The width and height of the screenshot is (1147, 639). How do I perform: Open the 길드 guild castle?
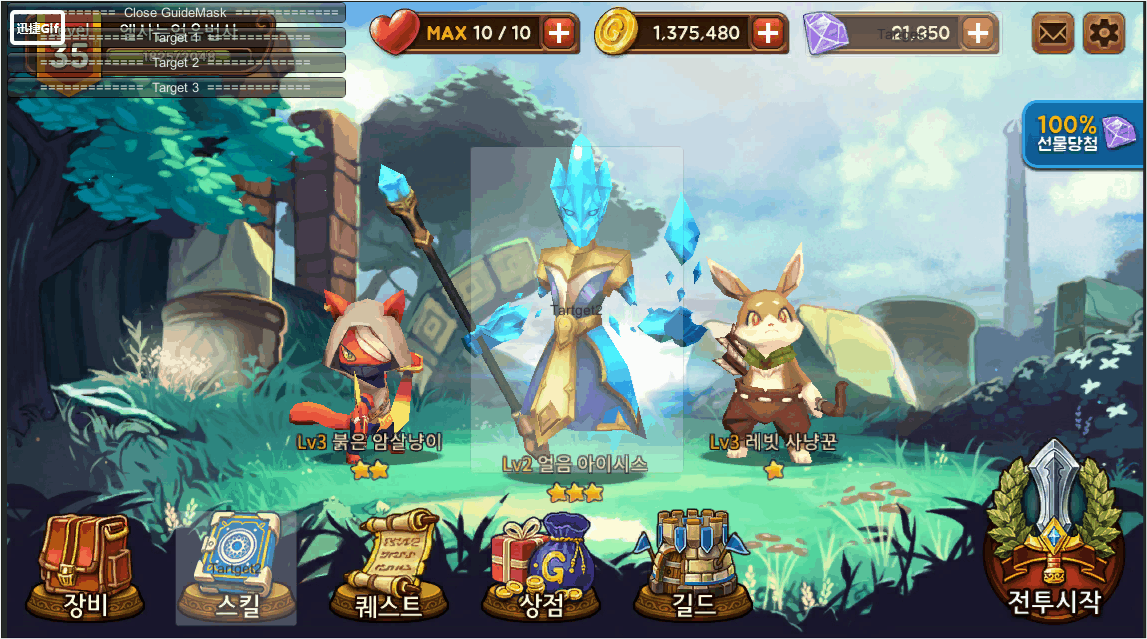pos(692,566)
